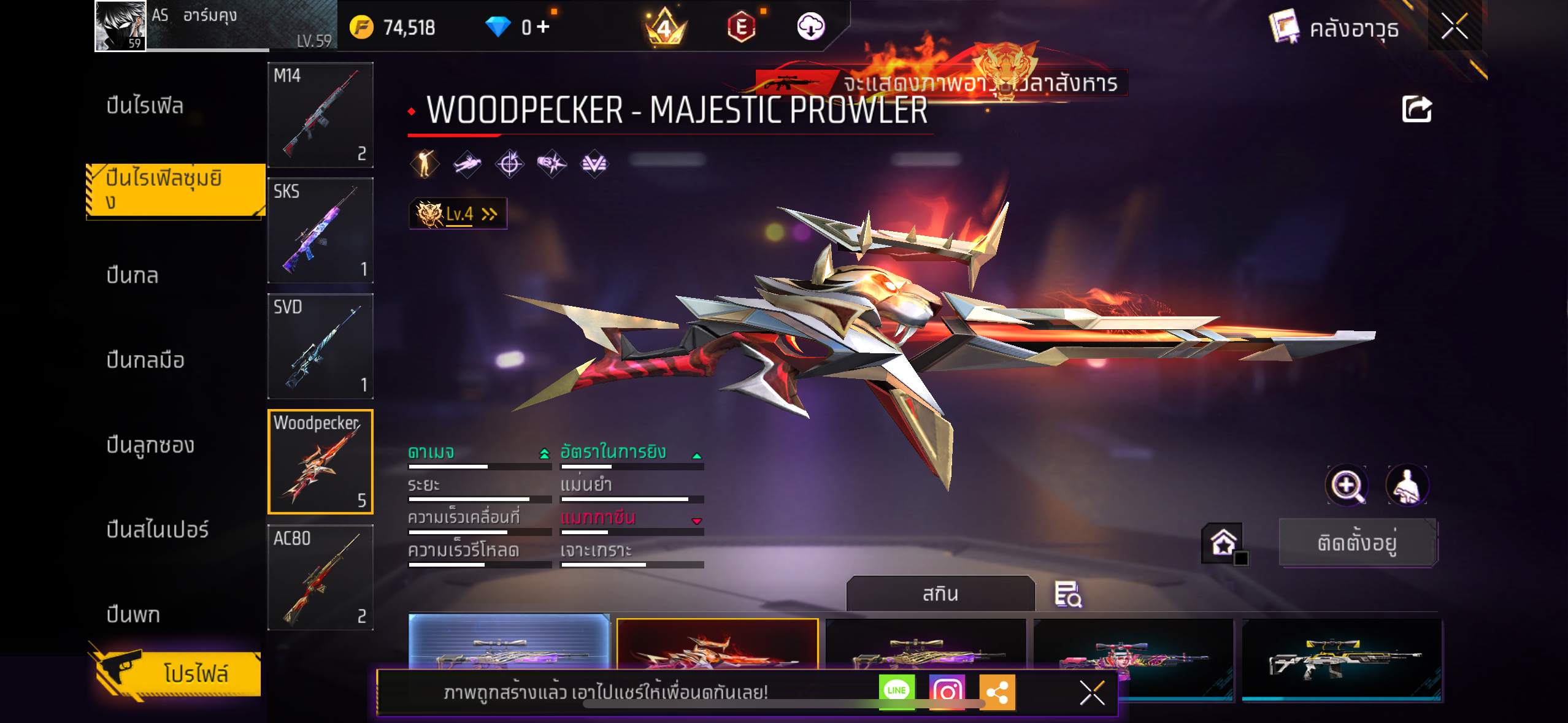
Task: Add diamonds with the plus button
Action: (x=543, y=27)
